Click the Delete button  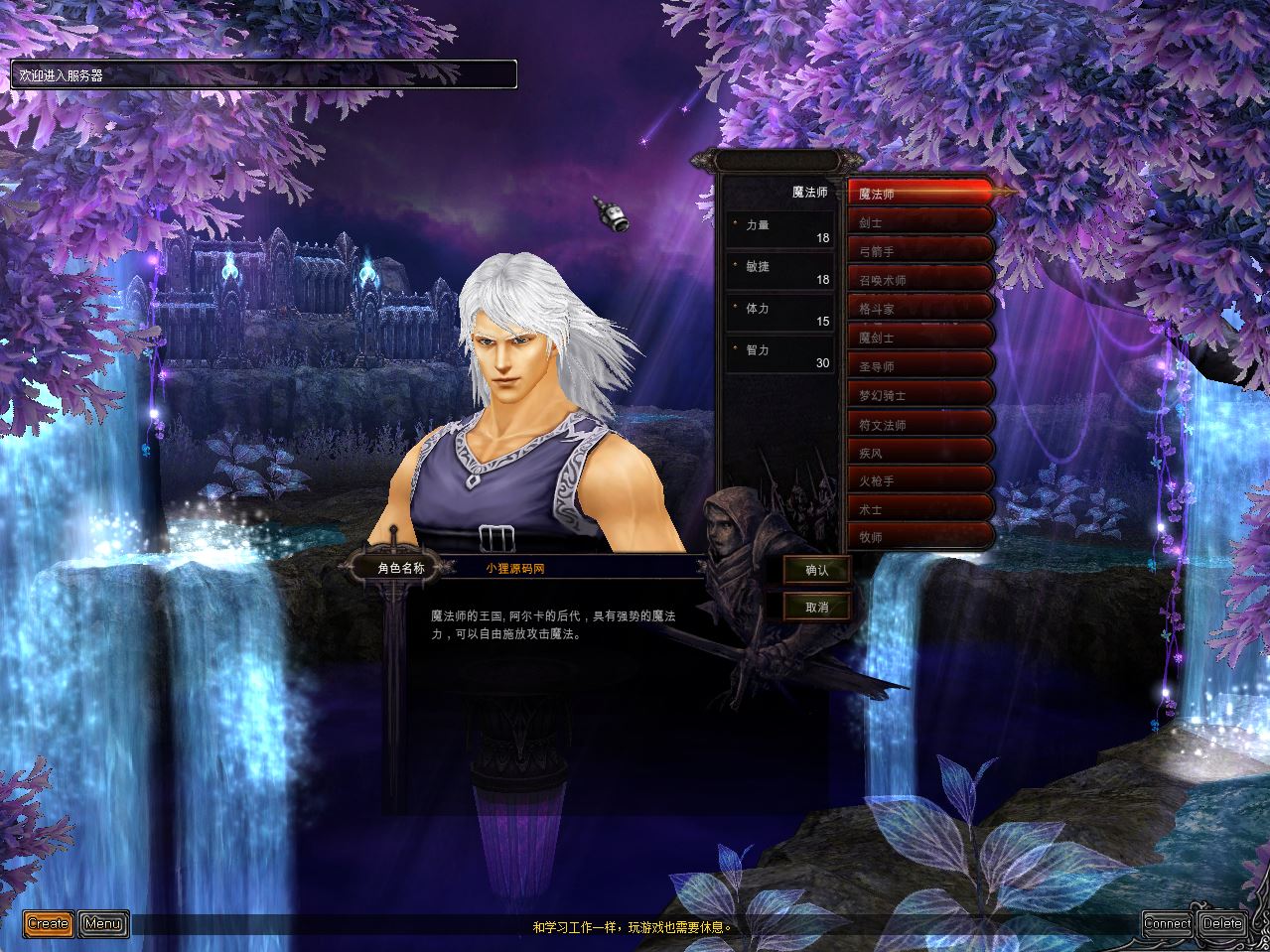coord(1222,923)
